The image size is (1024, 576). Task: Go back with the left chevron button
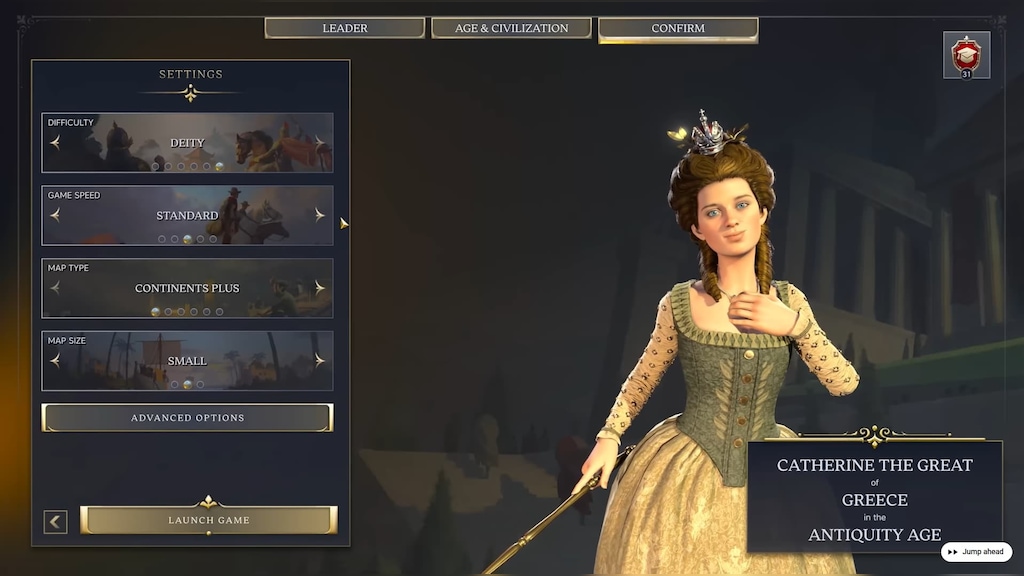point(56,521)
